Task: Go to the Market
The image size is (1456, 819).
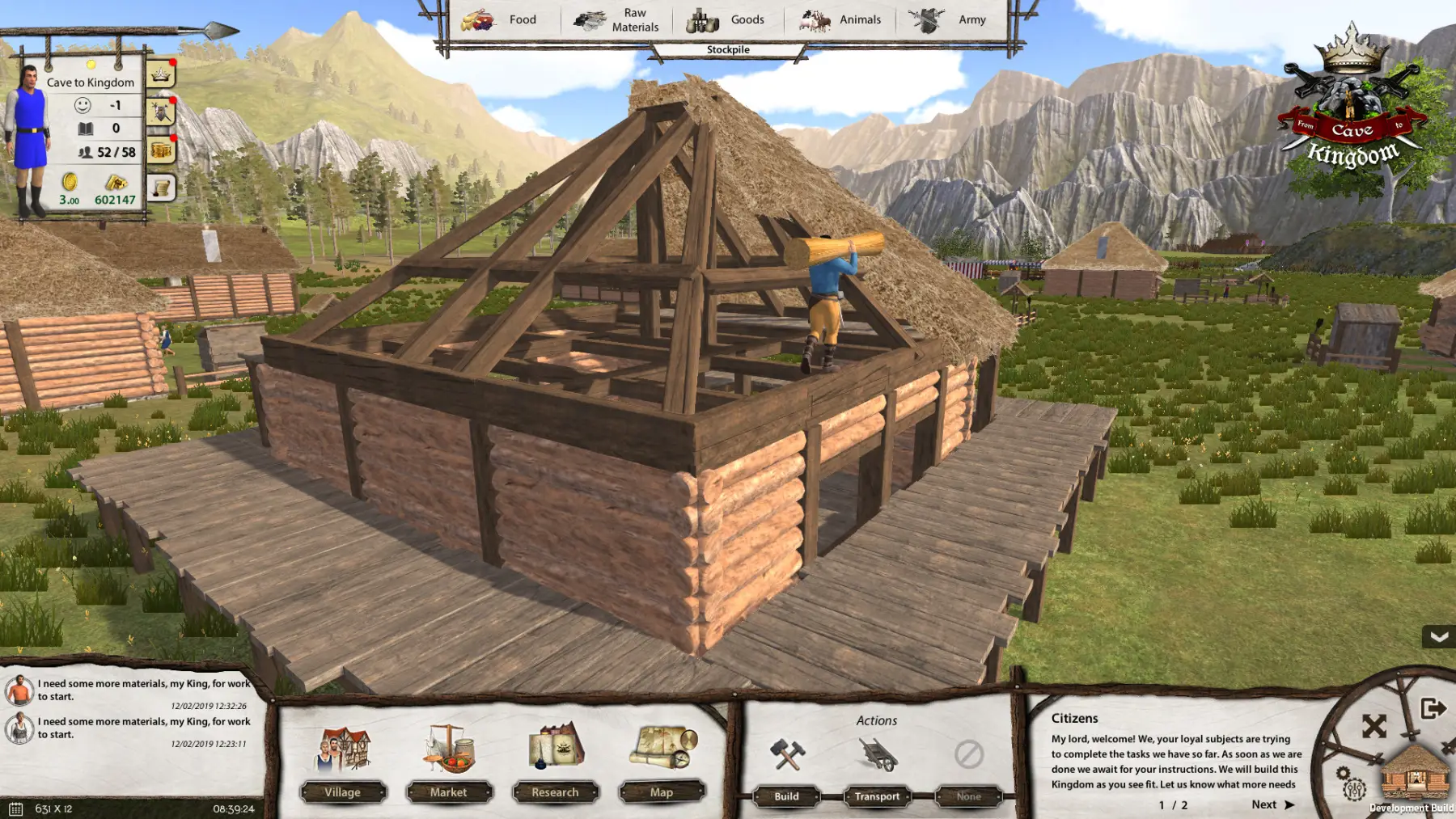Action: (448, 792)
